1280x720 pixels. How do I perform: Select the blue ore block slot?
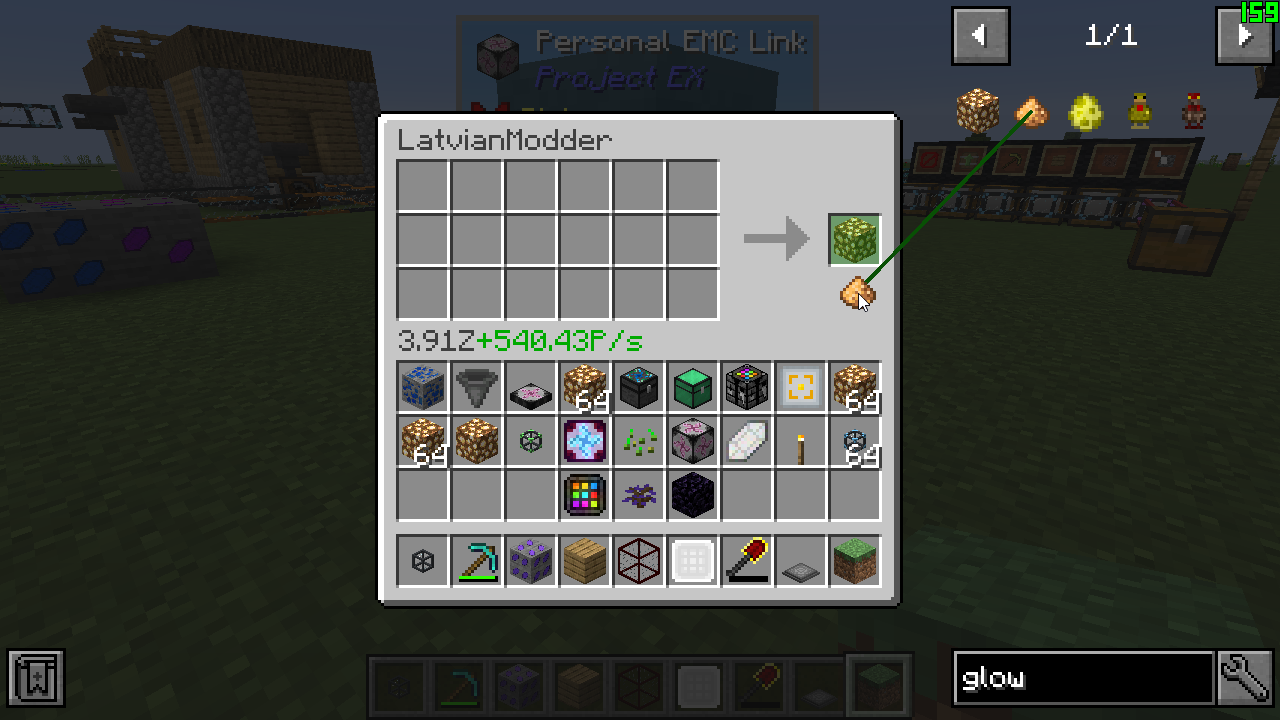(423, 388)
